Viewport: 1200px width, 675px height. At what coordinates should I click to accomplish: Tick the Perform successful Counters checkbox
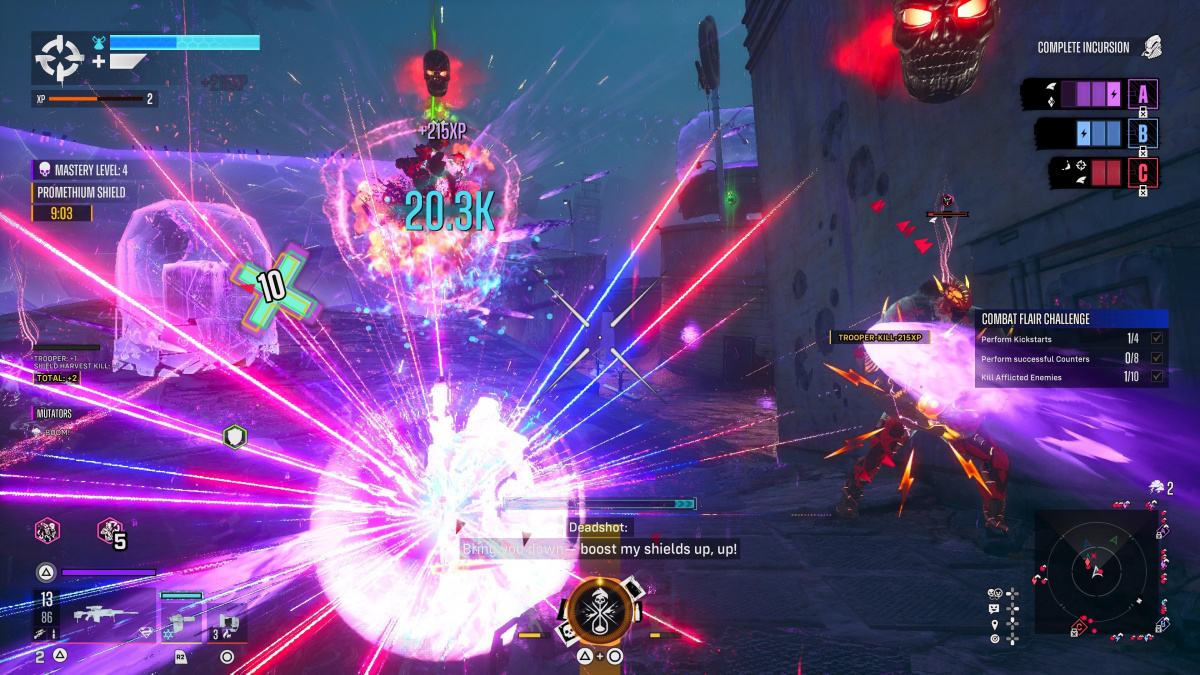[1156, 358]
